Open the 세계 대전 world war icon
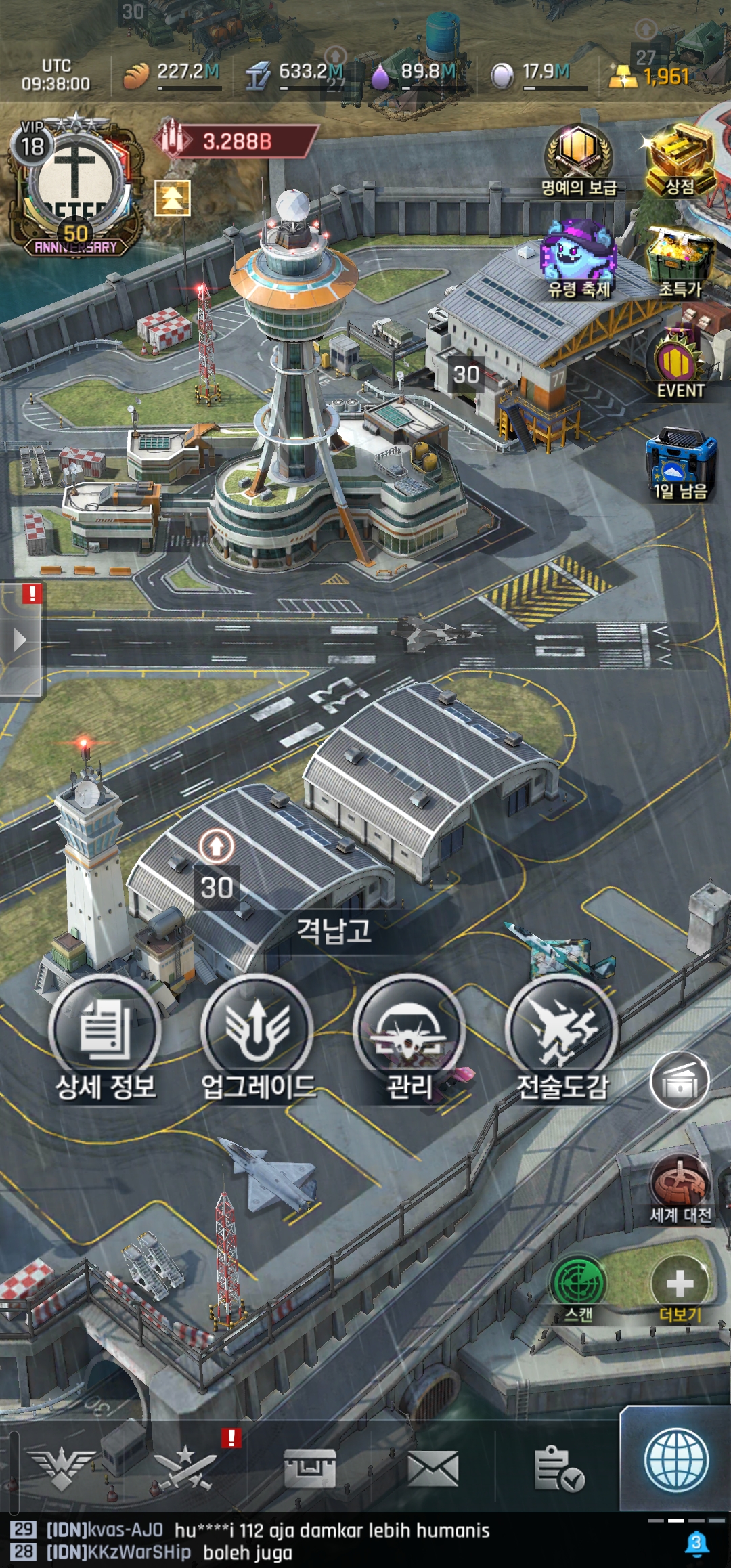The width and height of the screenshot is (731, 1568). tap(680, 1188)
